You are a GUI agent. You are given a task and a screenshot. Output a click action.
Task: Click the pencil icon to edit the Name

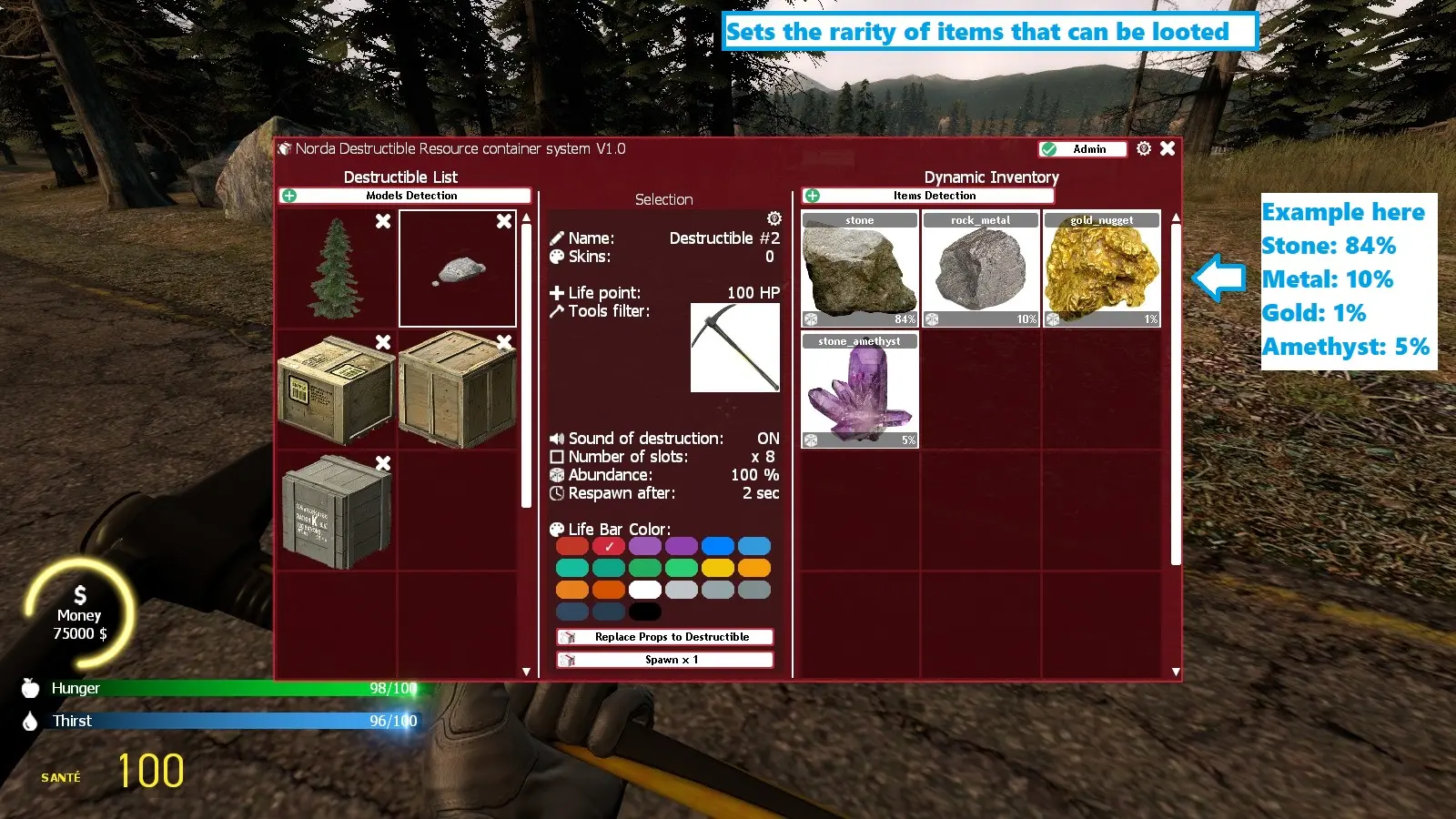coord(558,238)
